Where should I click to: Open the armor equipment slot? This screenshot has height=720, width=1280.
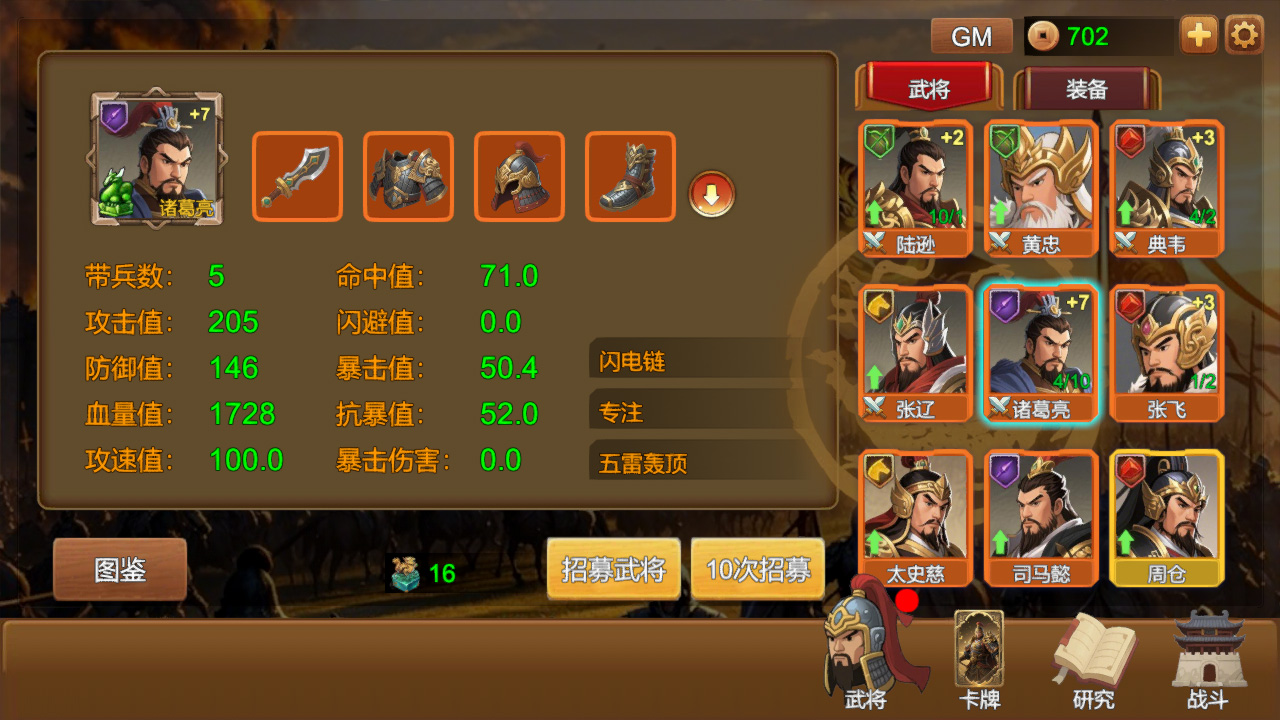point(407,176)
